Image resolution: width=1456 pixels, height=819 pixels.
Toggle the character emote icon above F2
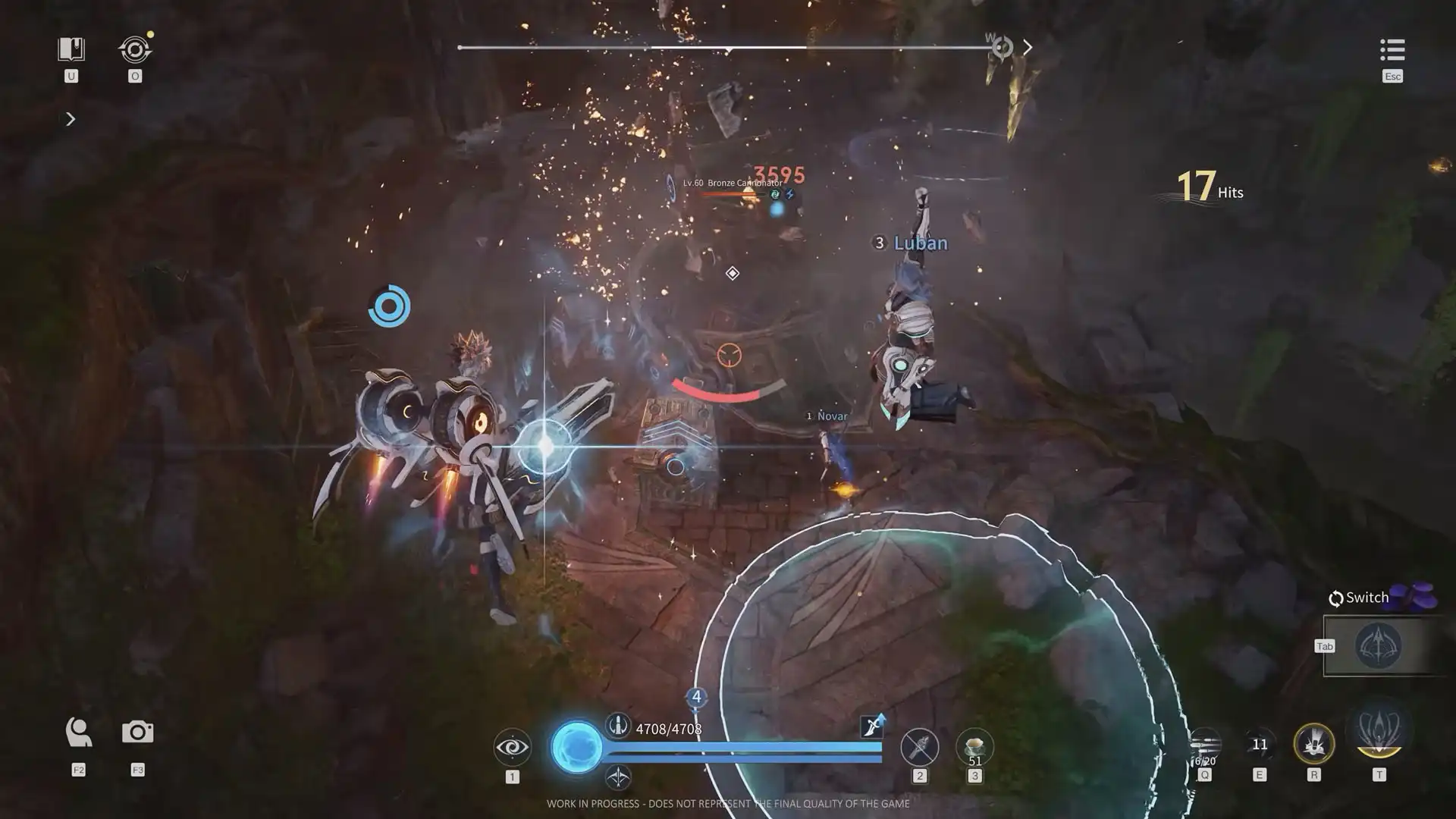[x=77, y=730]
